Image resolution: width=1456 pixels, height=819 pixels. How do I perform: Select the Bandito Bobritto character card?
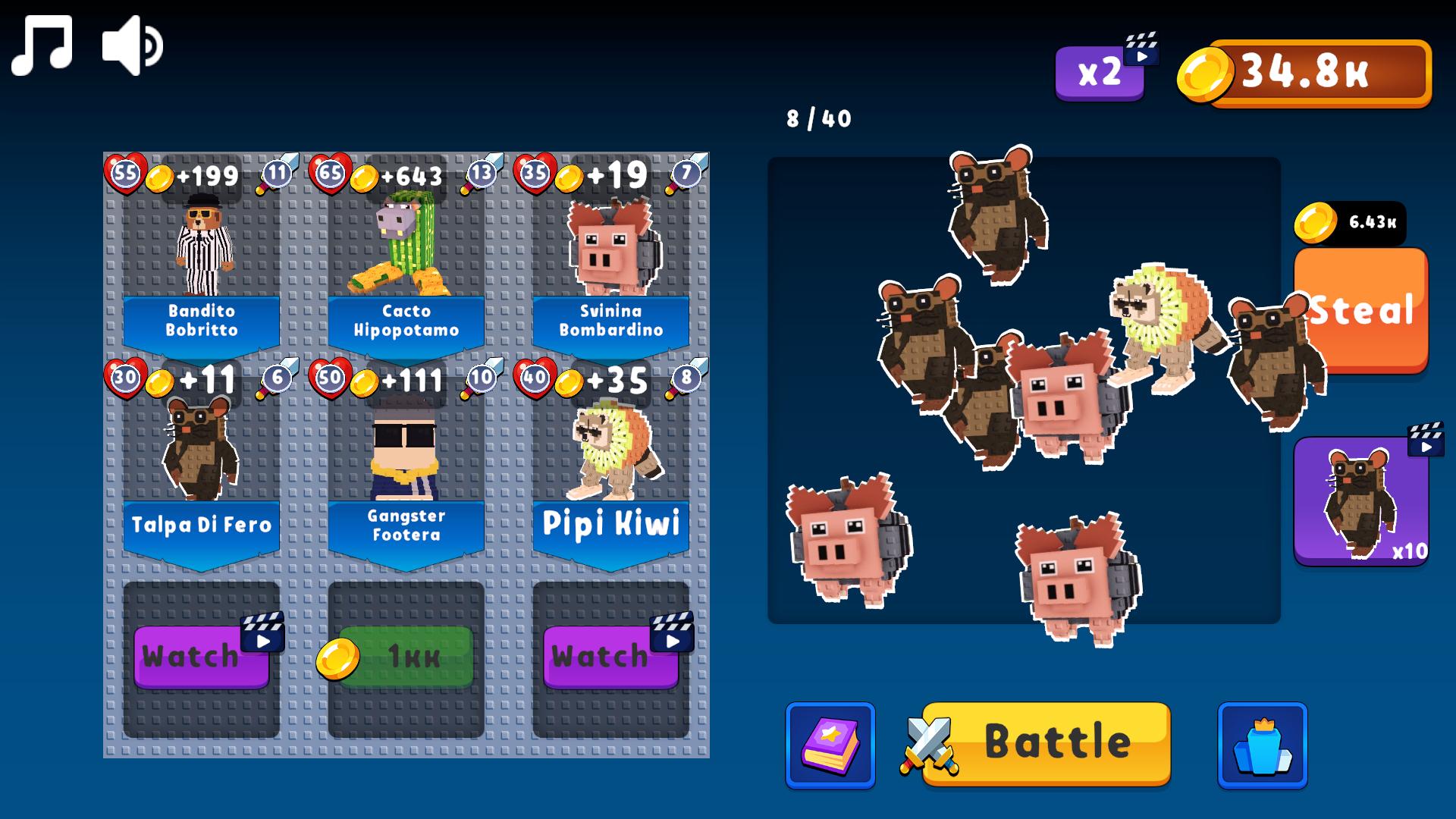[202, 250]
